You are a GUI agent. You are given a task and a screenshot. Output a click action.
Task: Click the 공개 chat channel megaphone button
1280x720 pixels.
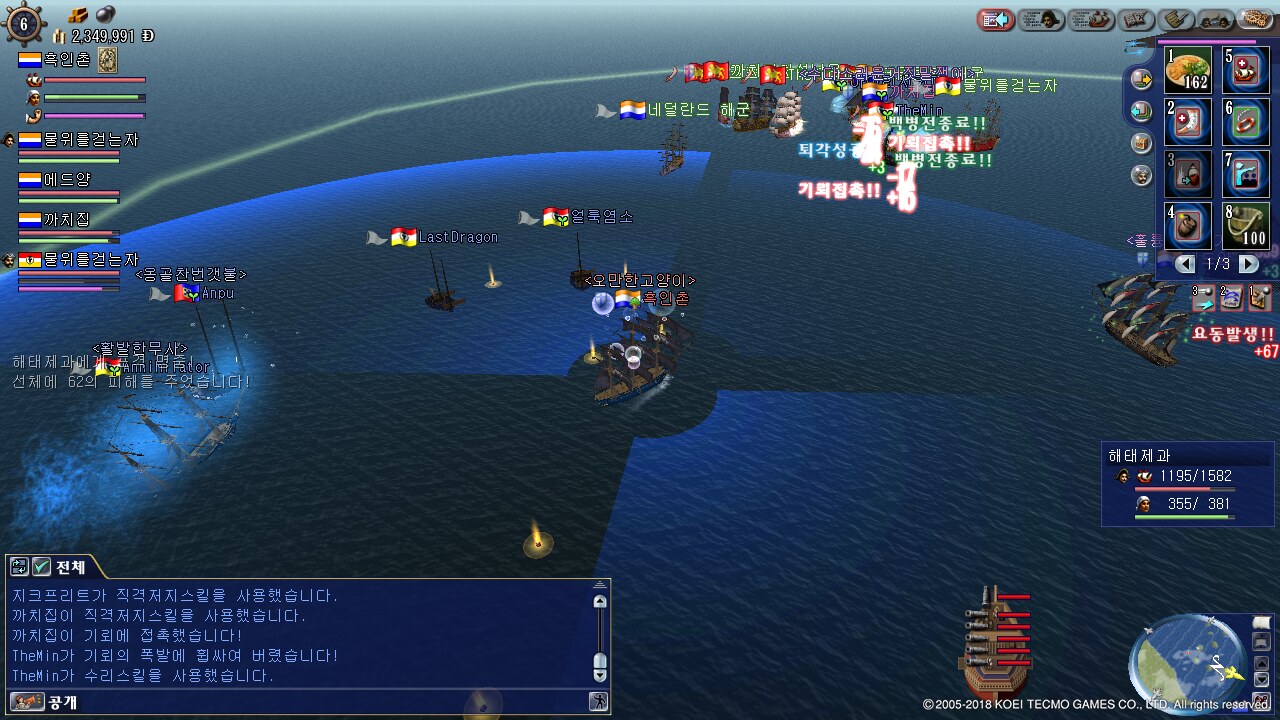click(27, 702)
